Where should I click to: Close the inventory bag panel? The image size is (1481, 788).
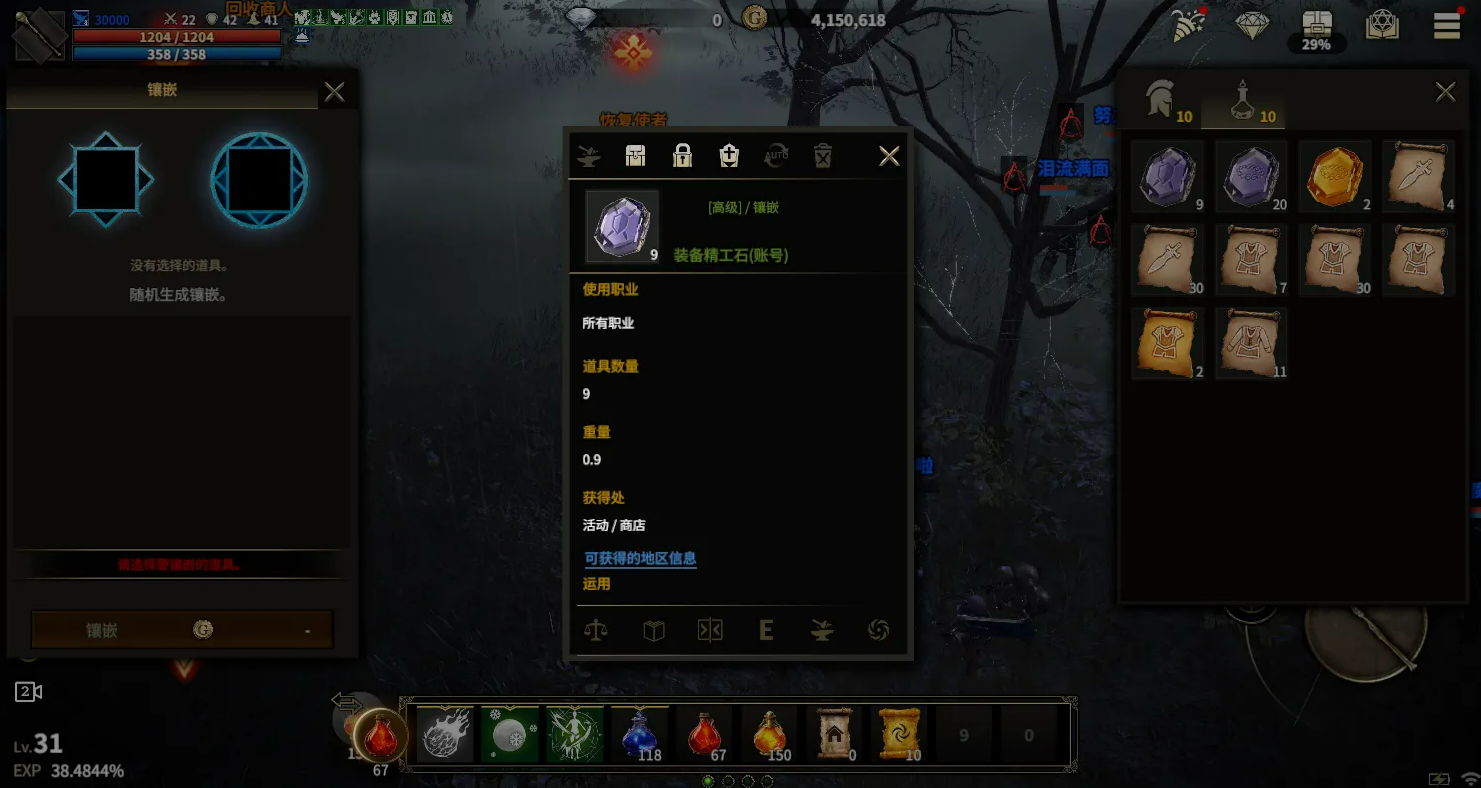tap(1445, 93)
